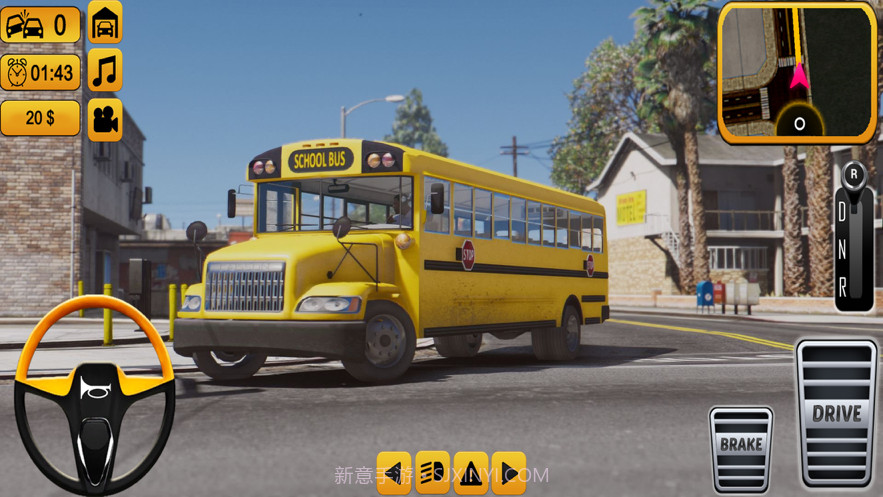
Task: Turn on the headlights
Action: [433, 471]
